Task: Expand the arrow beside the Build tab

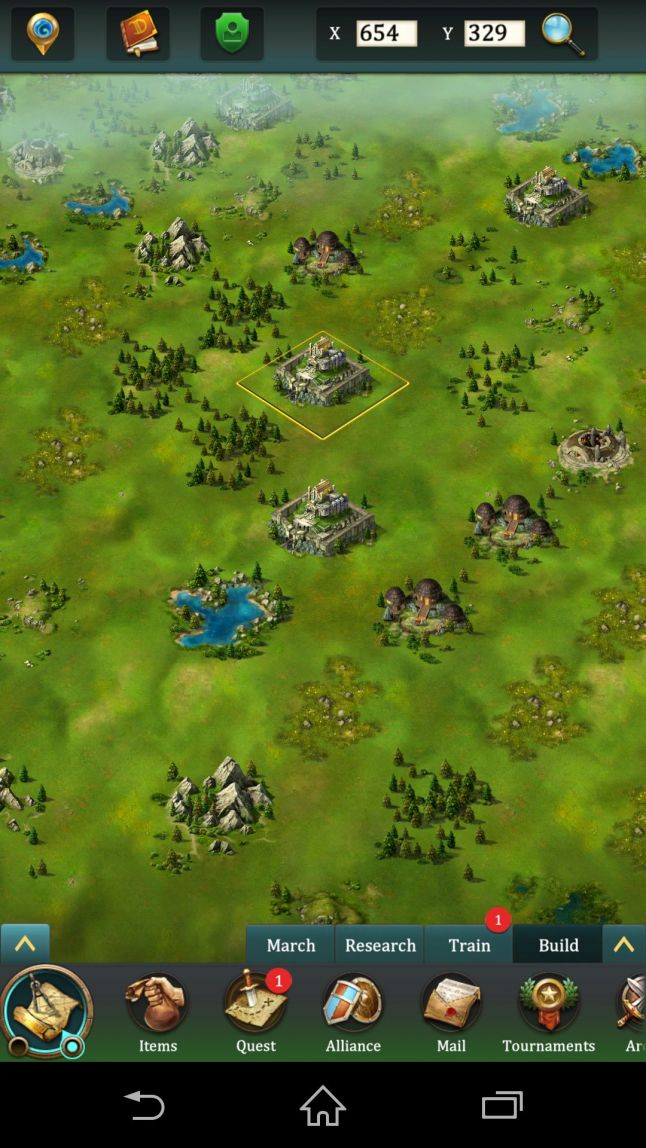Action: 624,945
